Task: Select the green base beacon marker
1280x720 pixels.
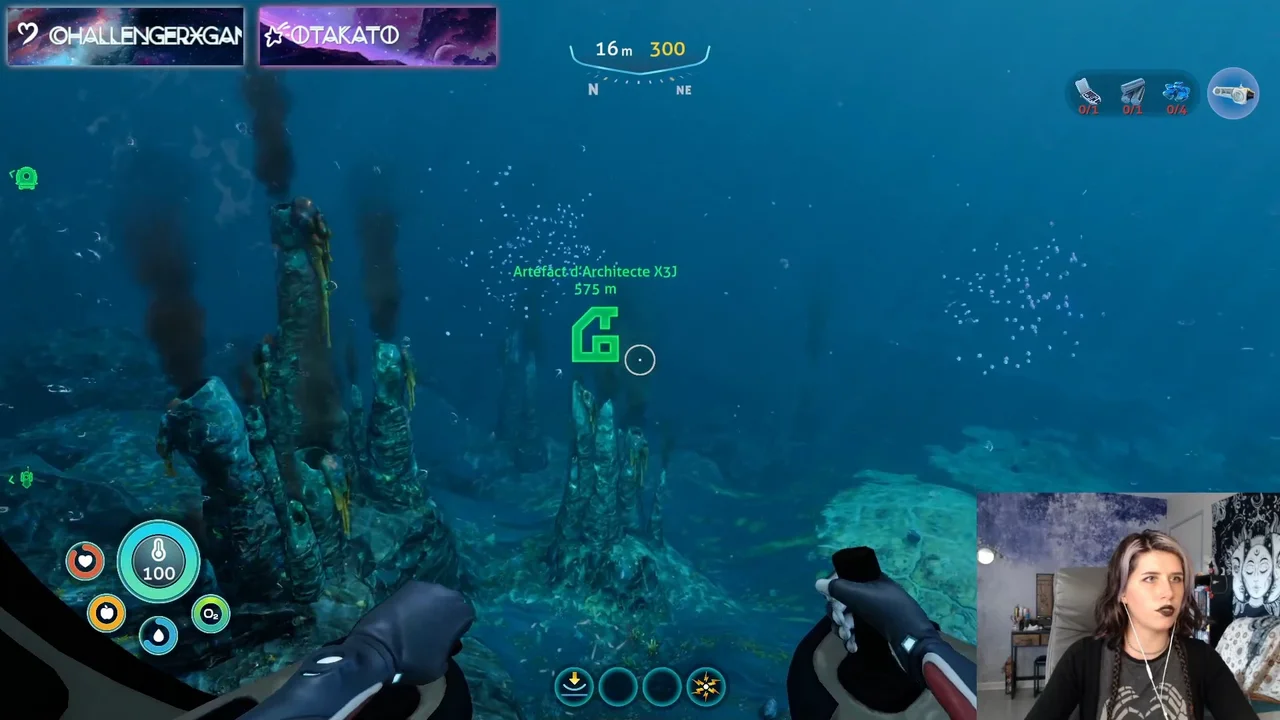Action: pos(26,178)
